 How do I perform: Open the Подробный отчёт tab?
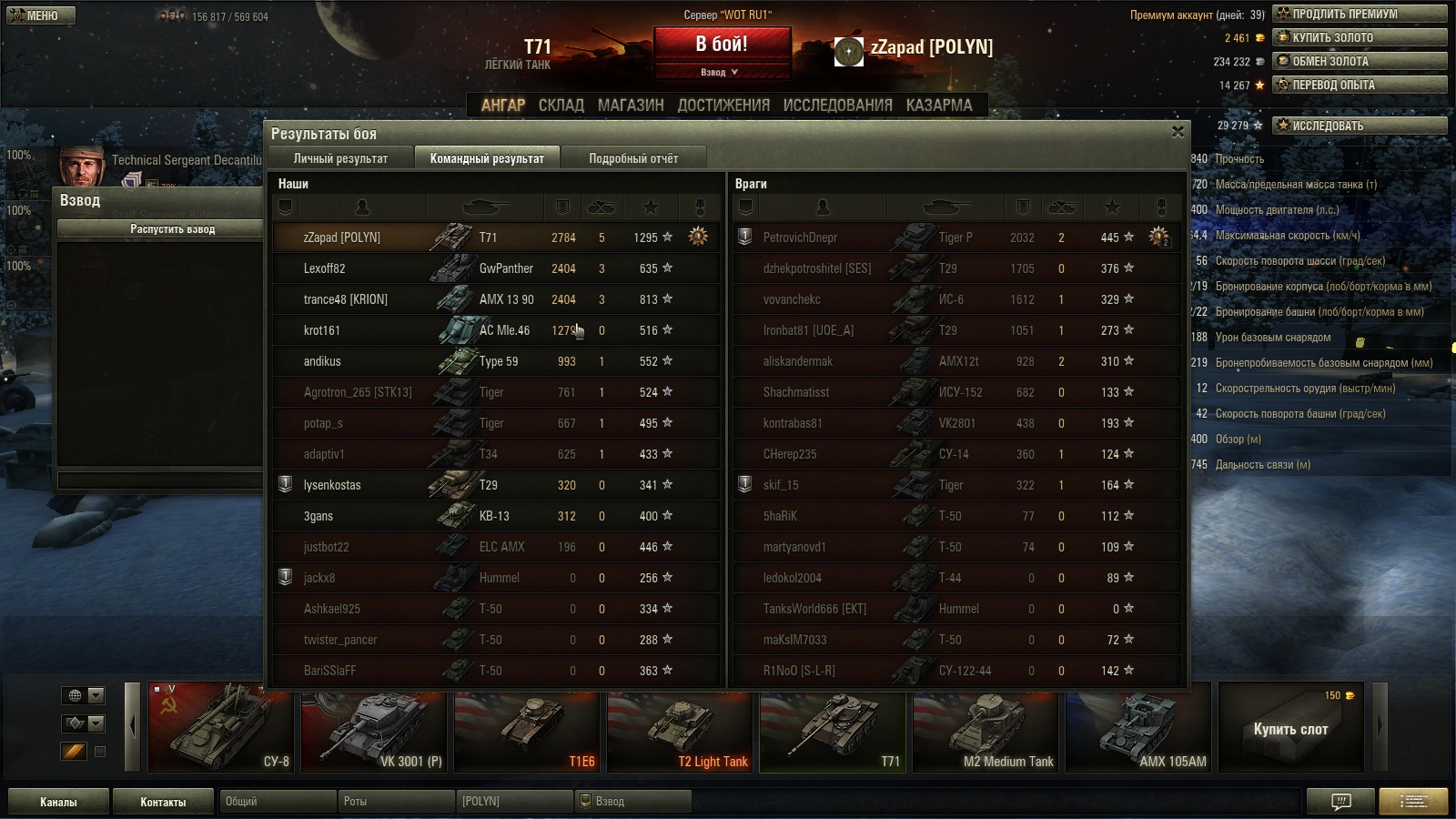[x=632, y=158]
